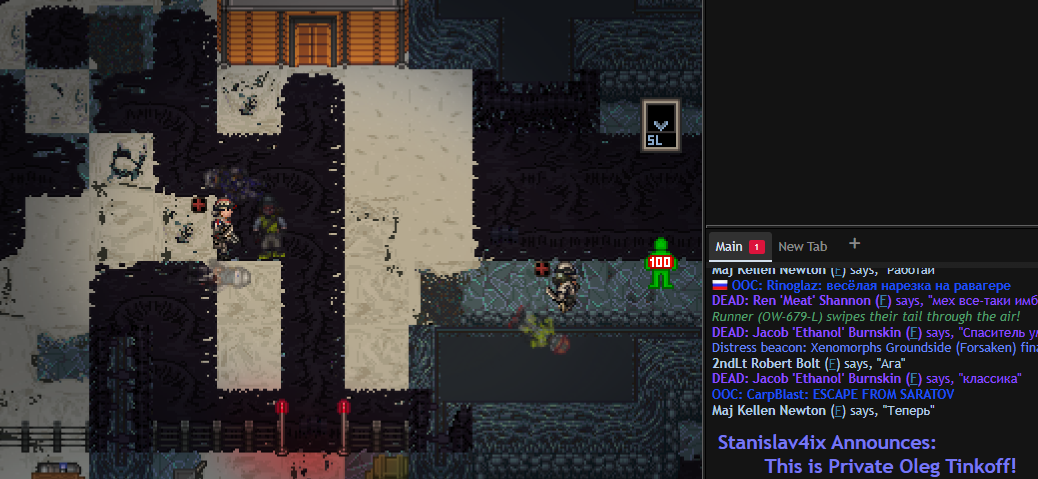This screenshot has width=1038, height=479.
Task: Follow Ren 'Meat' Shannon via the F link
Action: [883, 300]
